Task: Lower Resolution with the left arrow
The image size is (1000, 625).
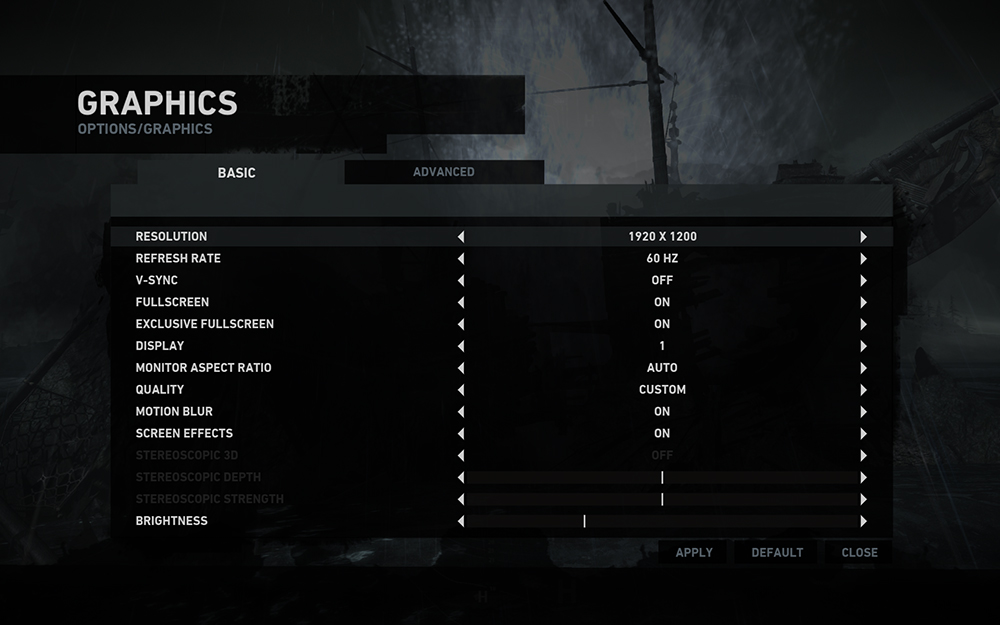Action: point(461,237)
